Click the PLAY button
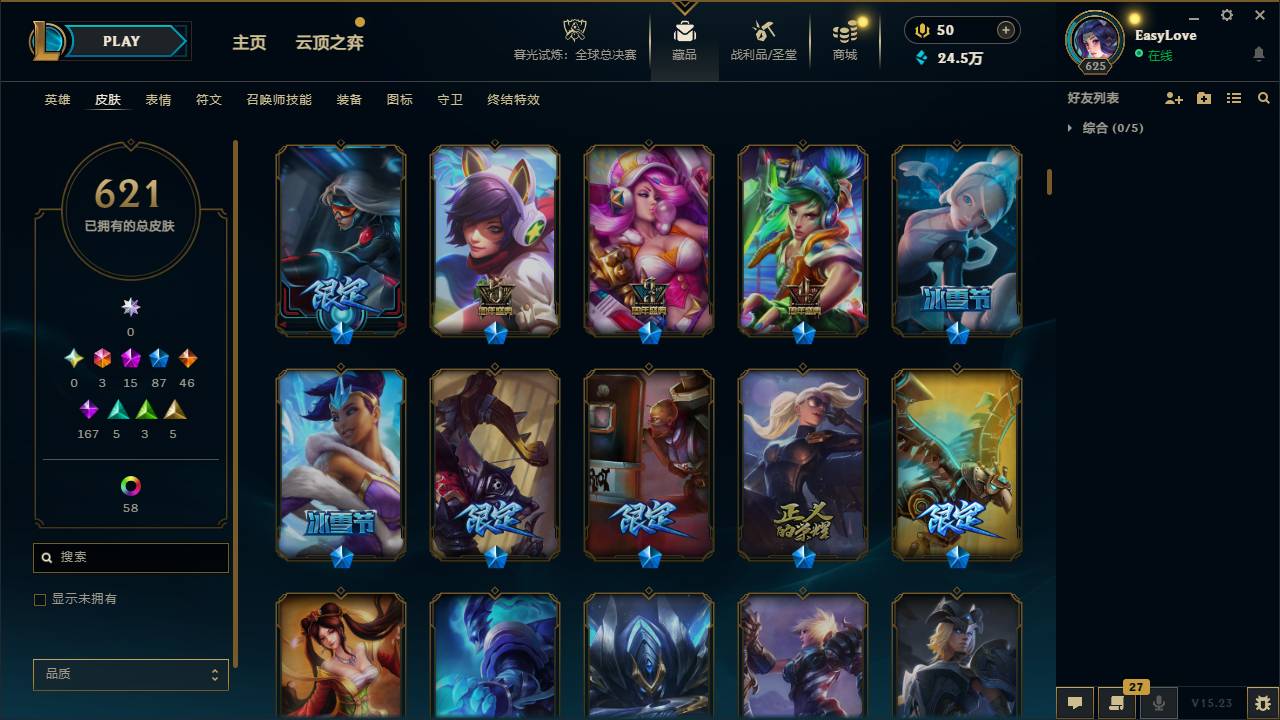This screenshot has height=720, width=1280. point(121,41)
